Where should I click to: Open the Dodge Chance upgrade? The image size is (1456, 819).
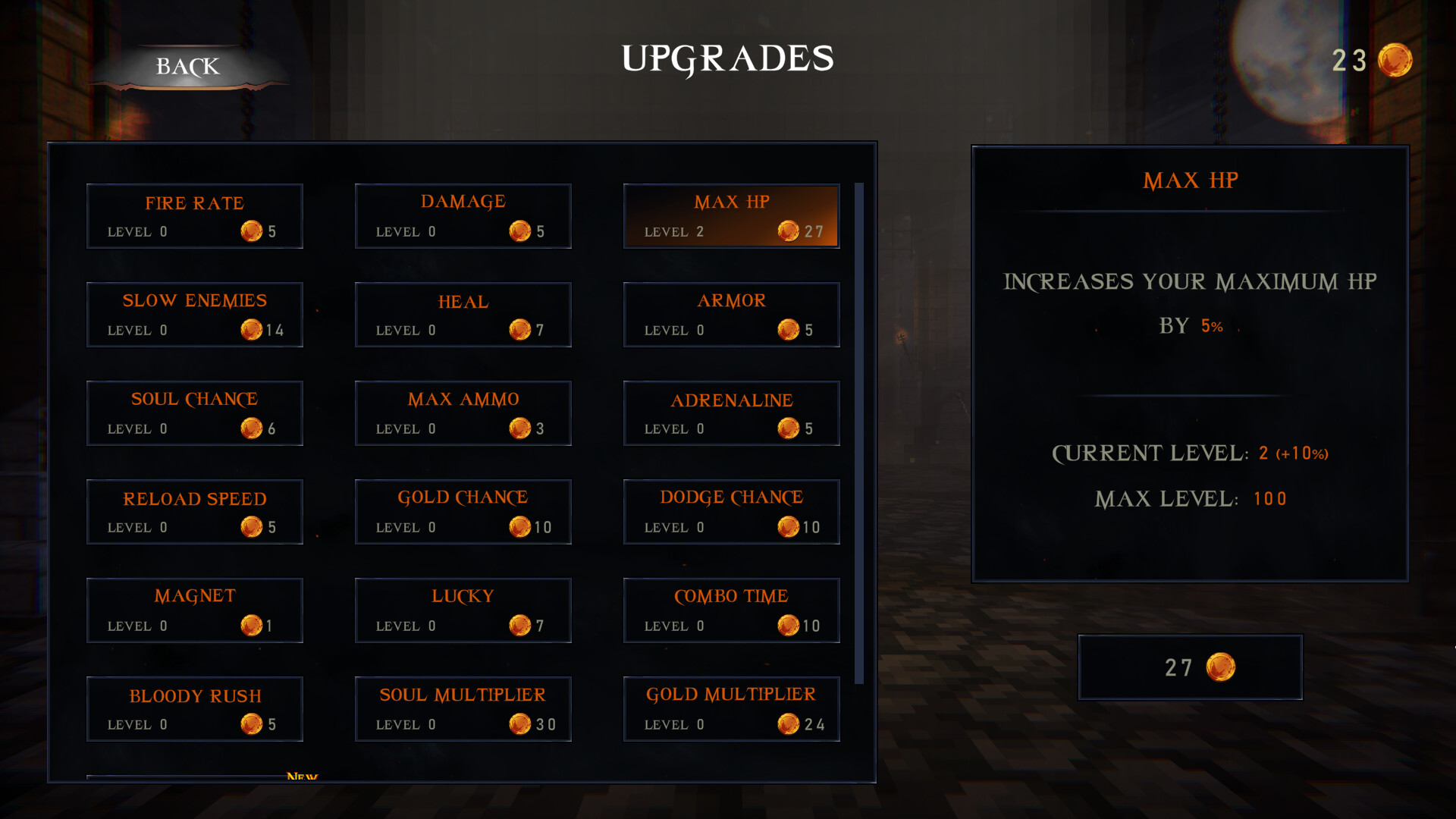(x=731, y=512)
